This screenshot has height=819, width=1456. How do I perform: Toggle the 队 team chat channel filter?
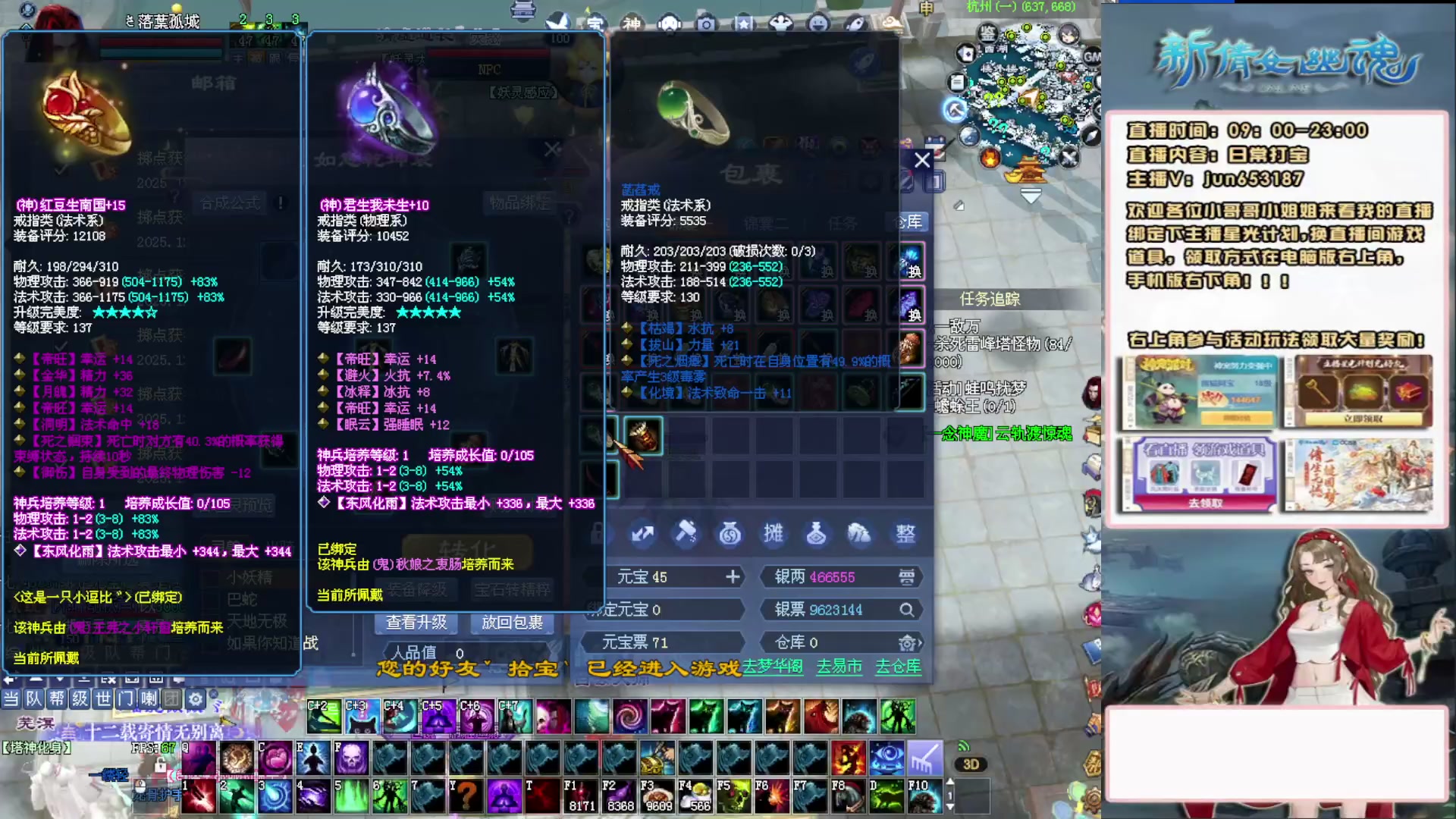point(34,699)
